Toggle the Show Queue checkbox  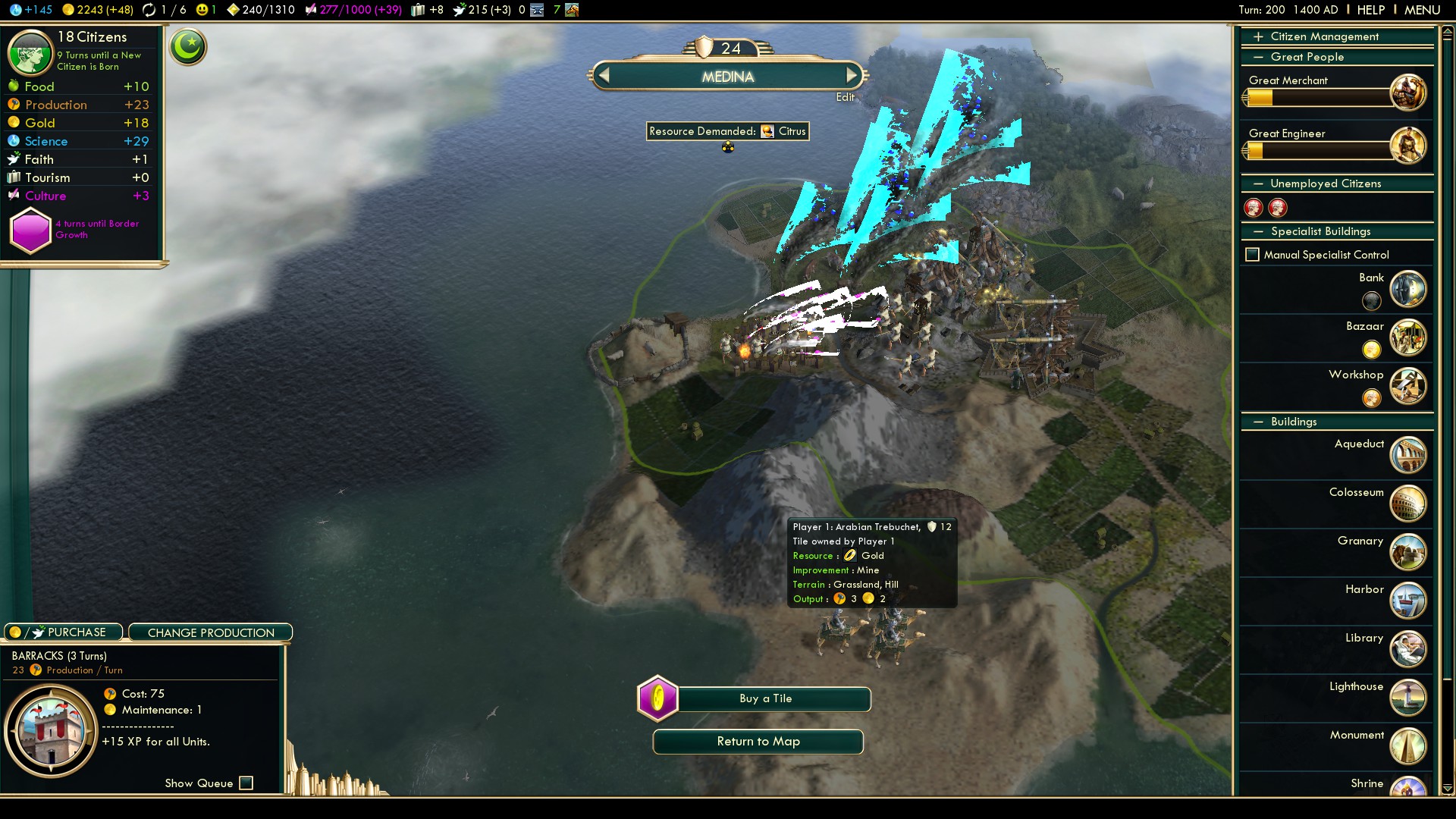(x=246, y=783)
